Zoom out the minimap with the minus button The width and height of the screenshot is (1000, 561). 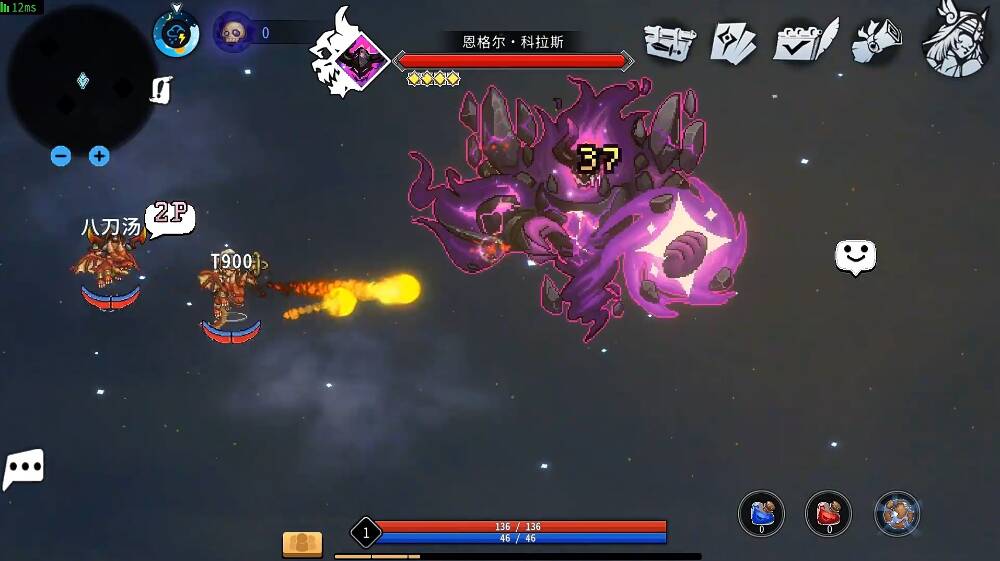[x=61, y=156]
